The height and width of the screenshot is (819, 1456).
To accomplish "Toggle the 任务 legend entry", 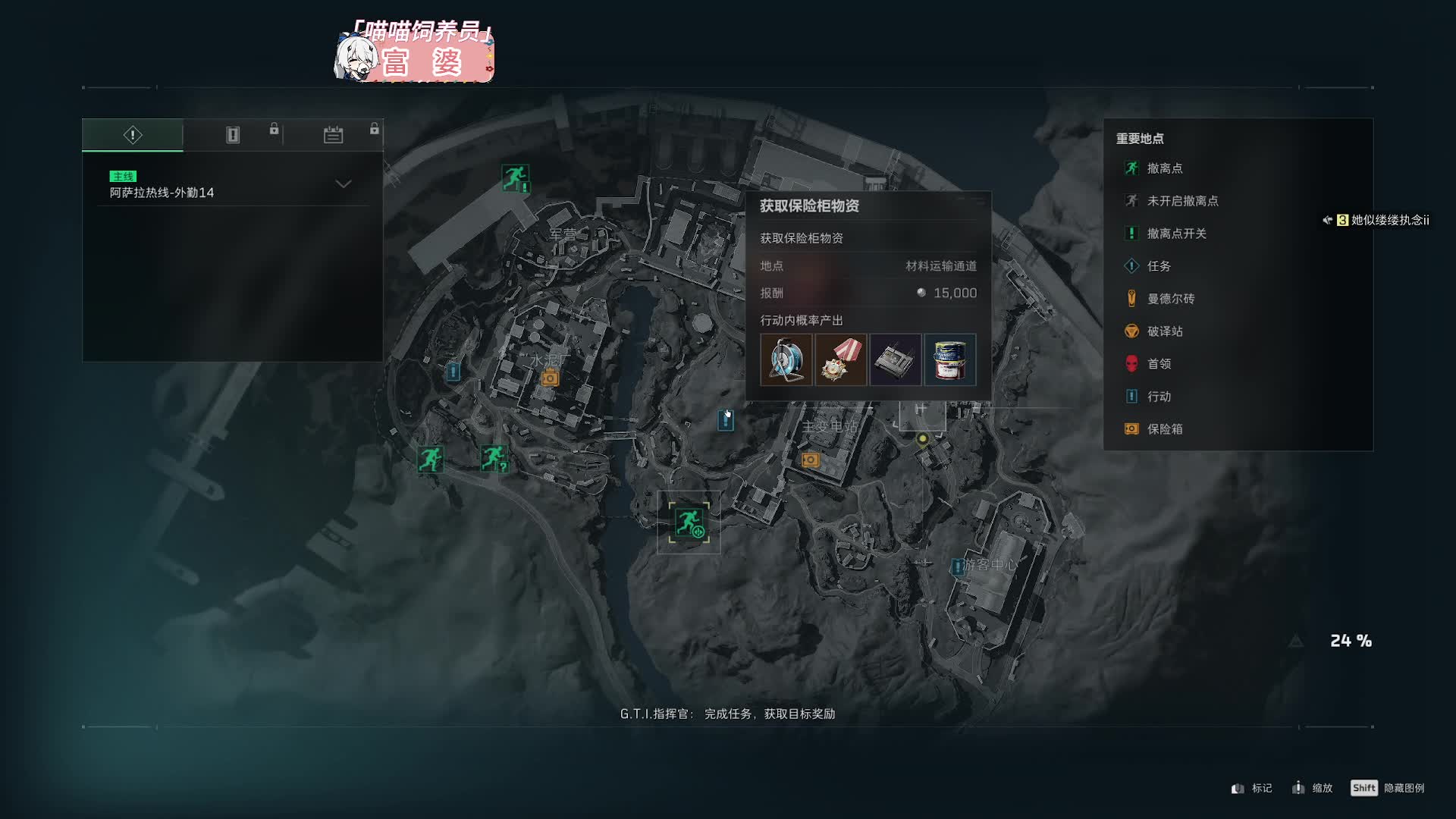I will pyautogui.click(x=1158, y=266).
